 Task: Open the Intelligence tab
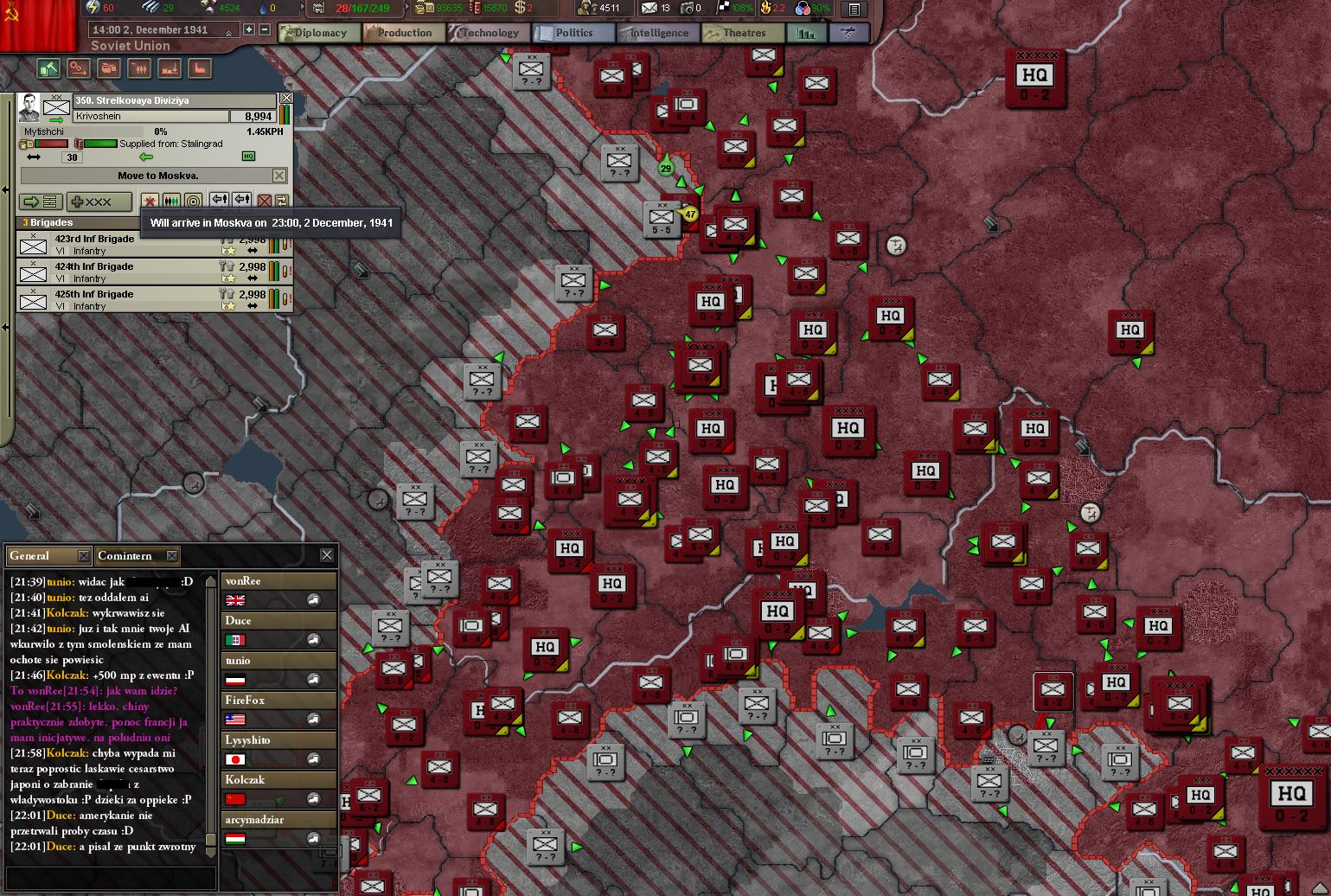(x=657, y=33)
